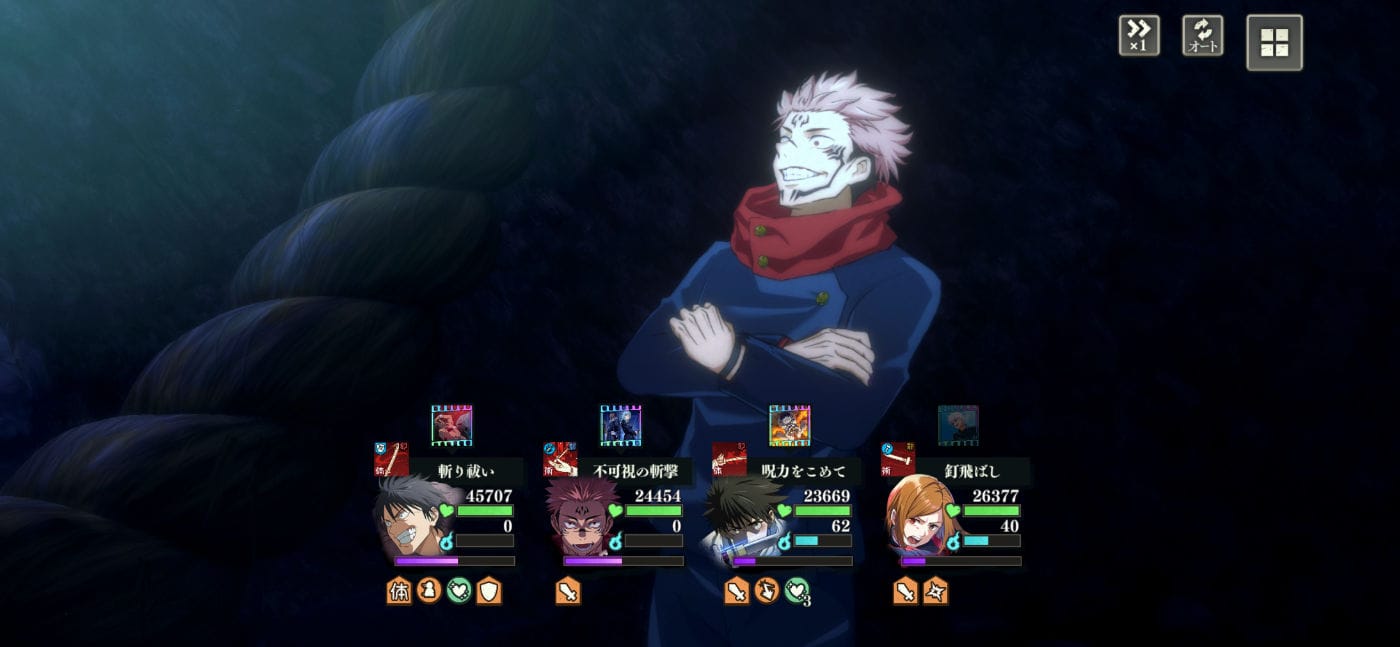Image resolution: width=1400 pixels, height=647 pixels.
Task: Open the dimmed white-haired memory card thumbnail
Action: (x=958, y=425)
